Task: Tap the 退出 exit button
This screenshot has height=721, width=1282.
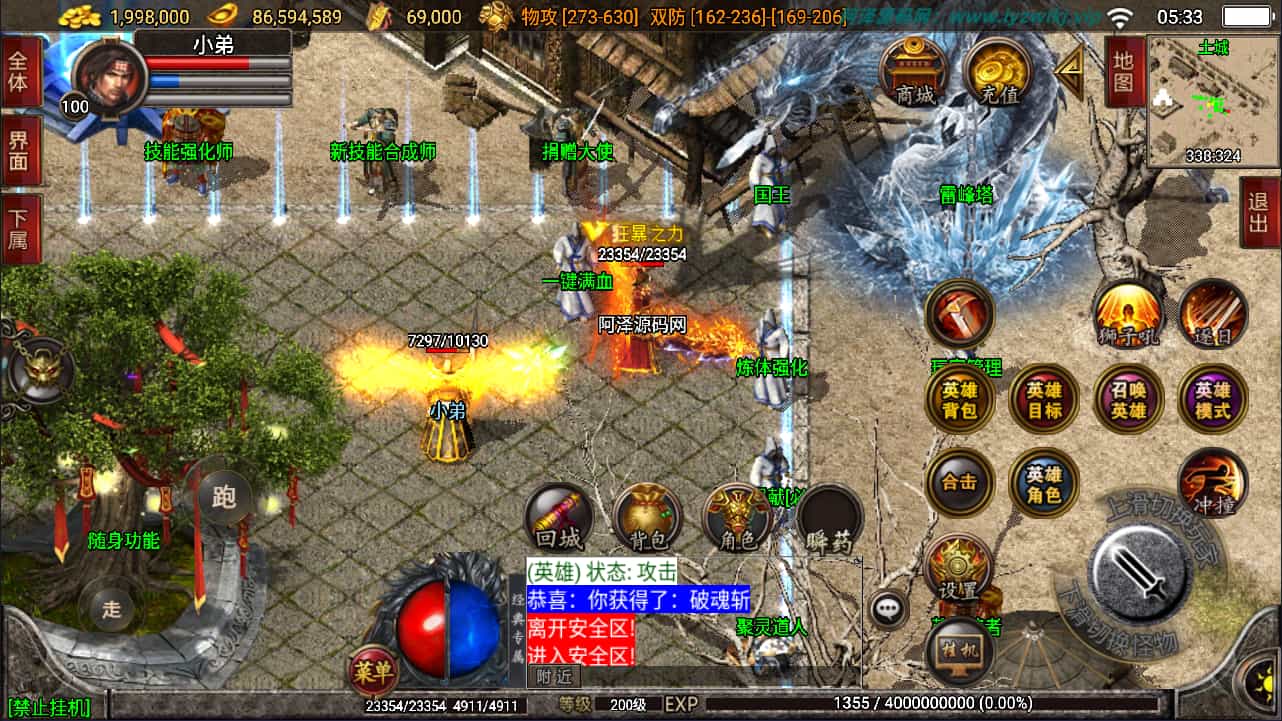Action: pyautogui.click(x=1259, y=212)
